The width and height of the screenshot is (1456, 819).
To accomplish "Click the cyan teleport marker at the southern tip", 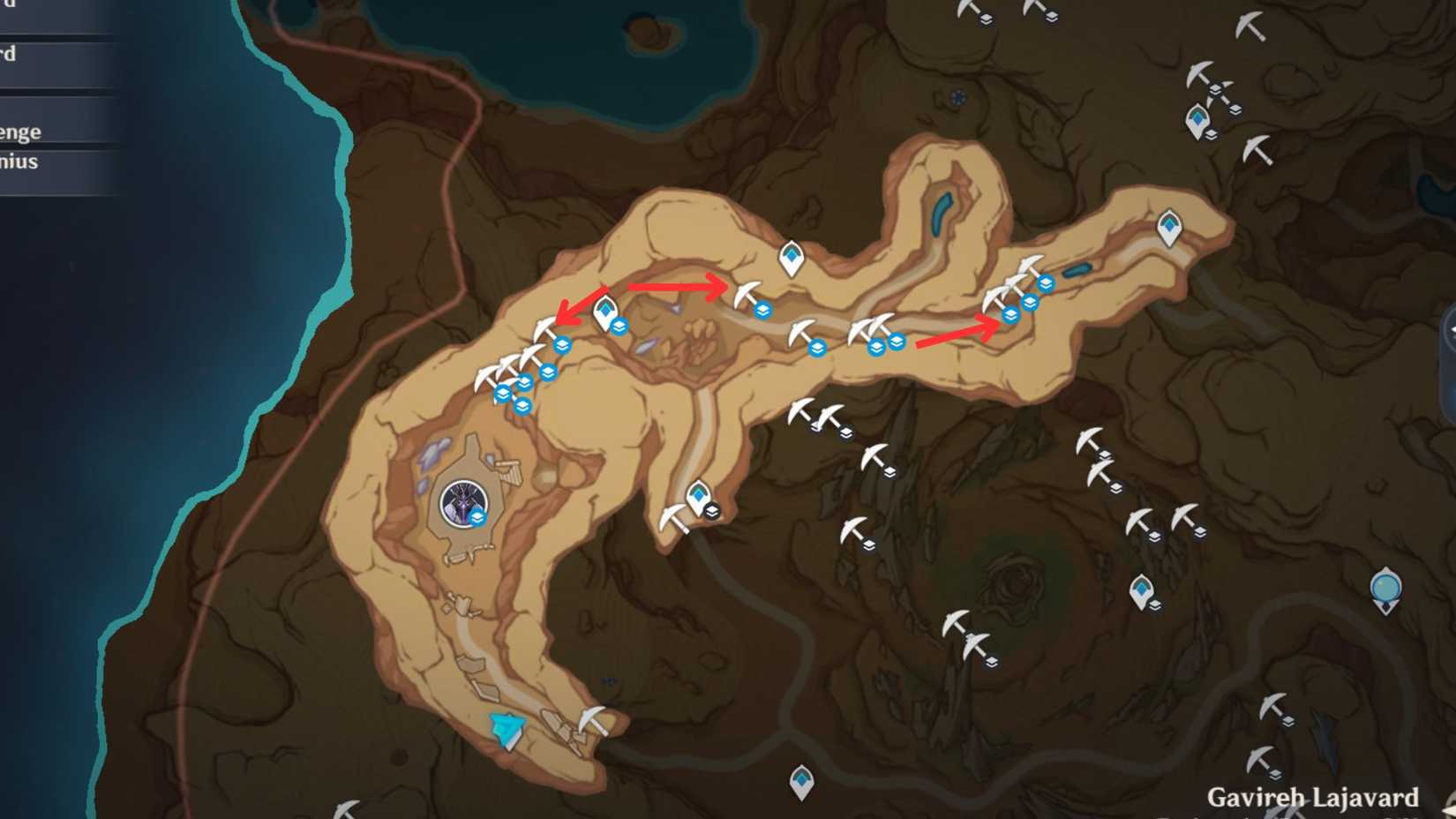I will [507, 727].
